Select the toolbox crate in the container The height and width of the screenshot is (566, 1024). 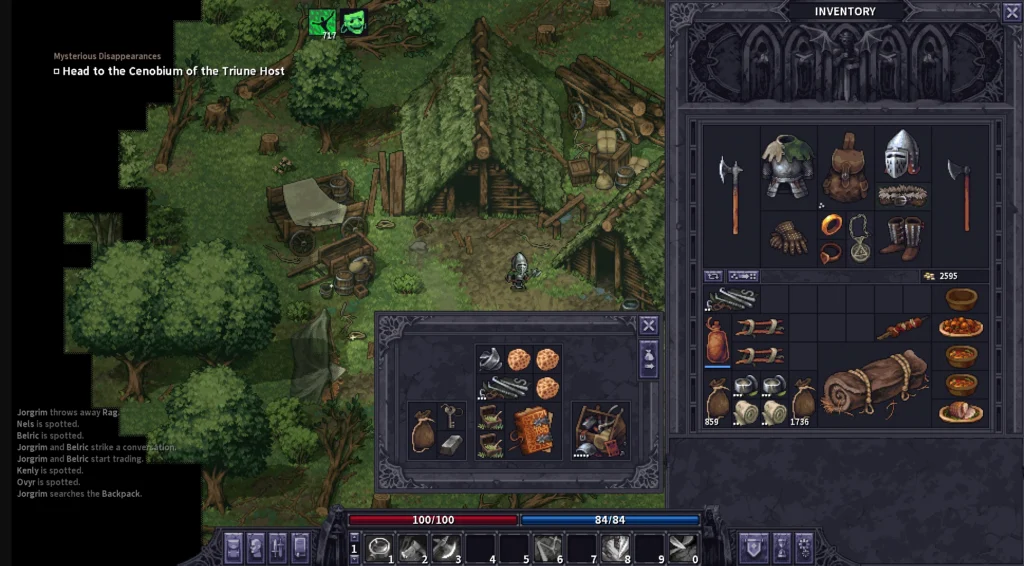tap(601, 431)
